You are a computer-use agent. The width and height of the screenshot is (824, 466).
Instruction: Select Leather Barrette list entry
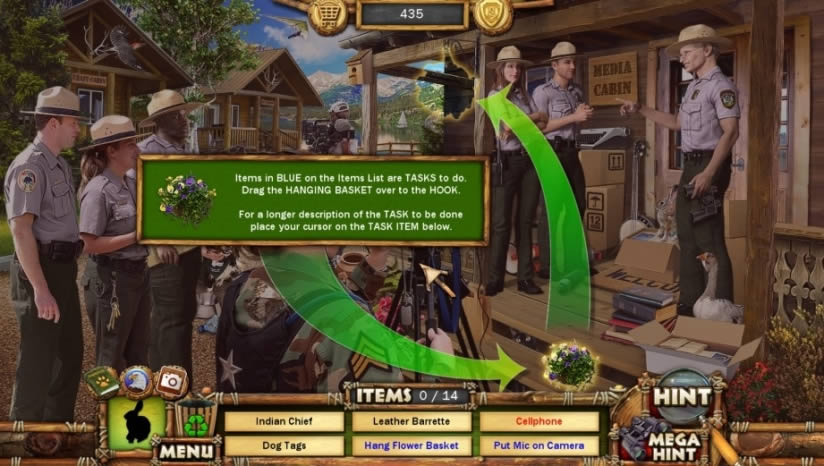[x=411, y=421]
